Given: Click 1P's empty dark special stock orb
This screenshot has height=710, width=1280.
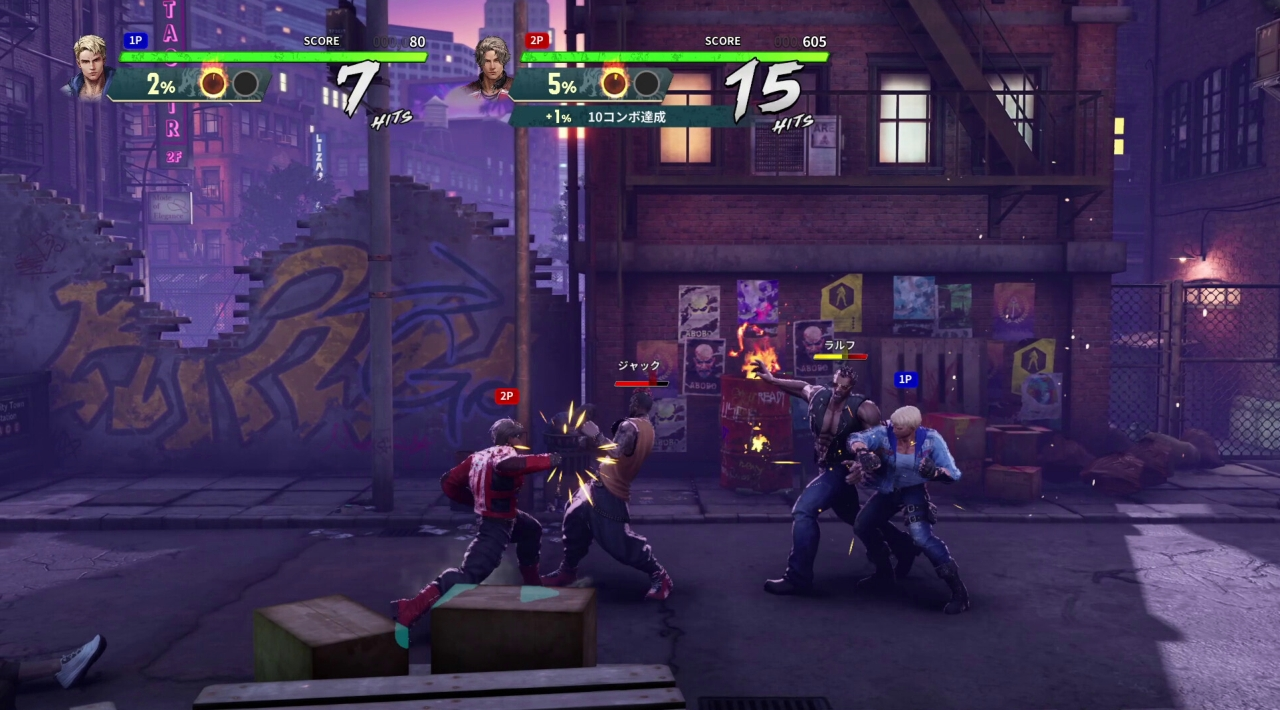Looking at the screenshot, I should (245, 83).
